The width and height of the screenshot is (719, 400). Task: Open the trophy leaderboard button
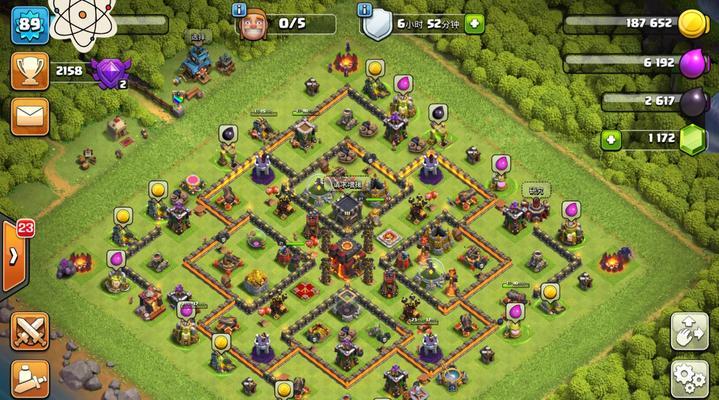30,71
